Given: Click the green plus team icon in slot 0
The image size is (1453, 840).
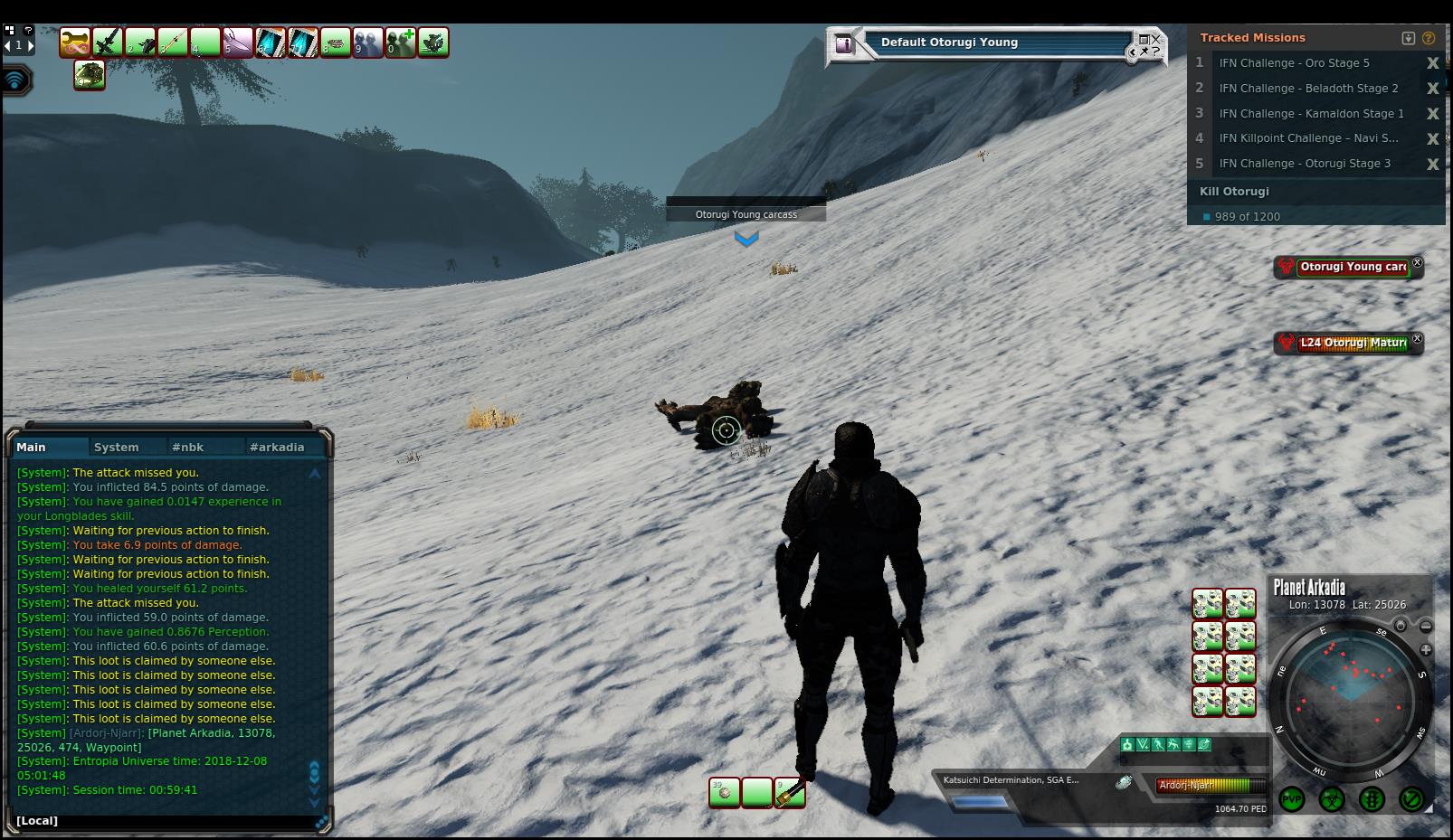Looking at the screenshot, I should tap(401, 42).
